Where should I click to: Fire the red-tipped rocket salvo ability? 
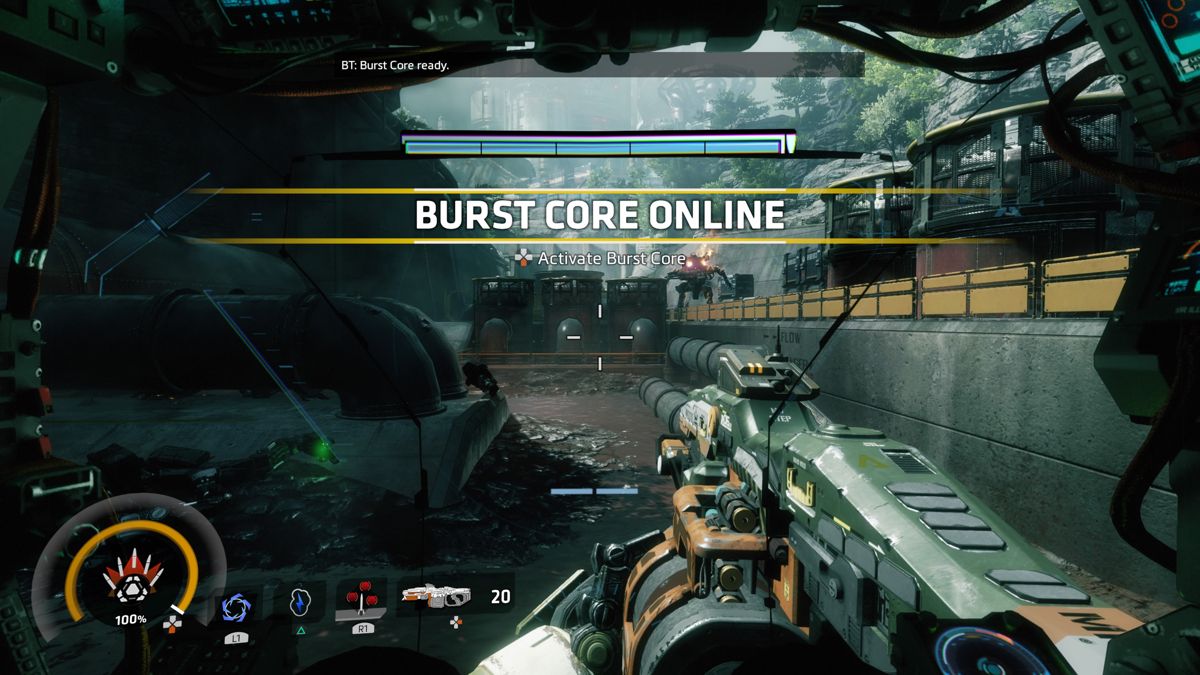361,602
